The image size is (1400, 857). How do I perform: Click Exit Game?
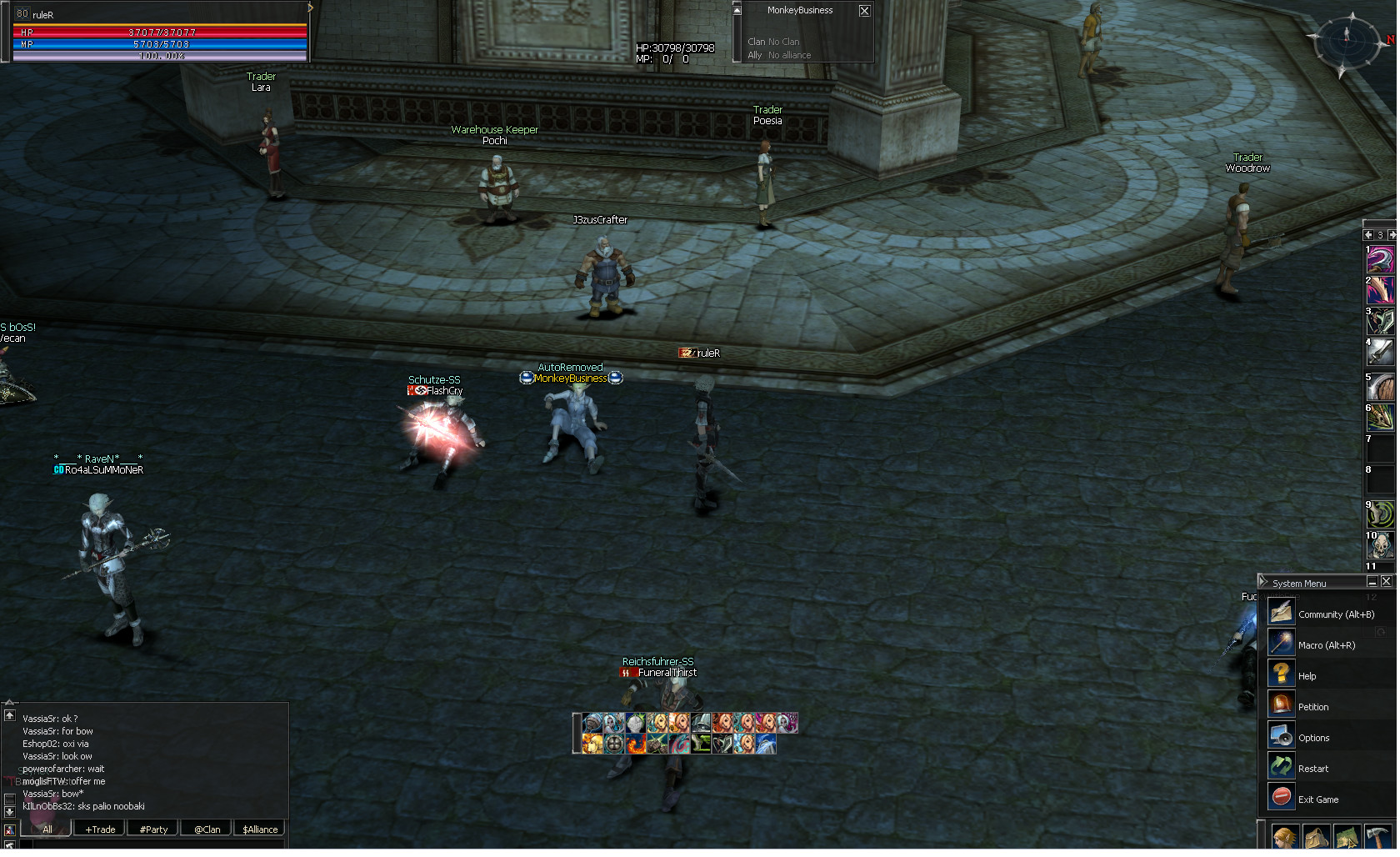point(1317,800)
